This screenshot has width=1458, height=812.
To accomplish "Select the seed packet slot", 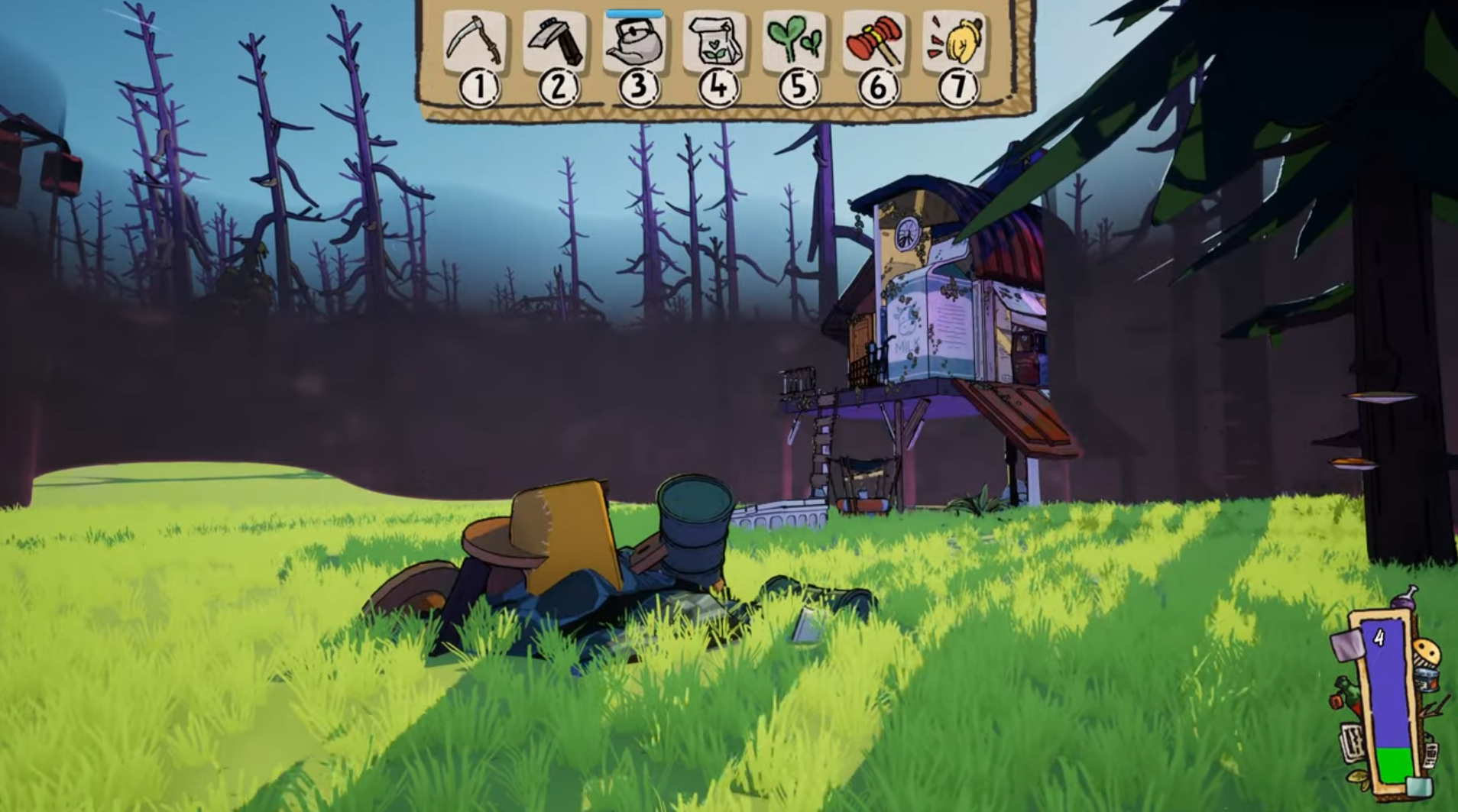I will click(x=715, y=42).
